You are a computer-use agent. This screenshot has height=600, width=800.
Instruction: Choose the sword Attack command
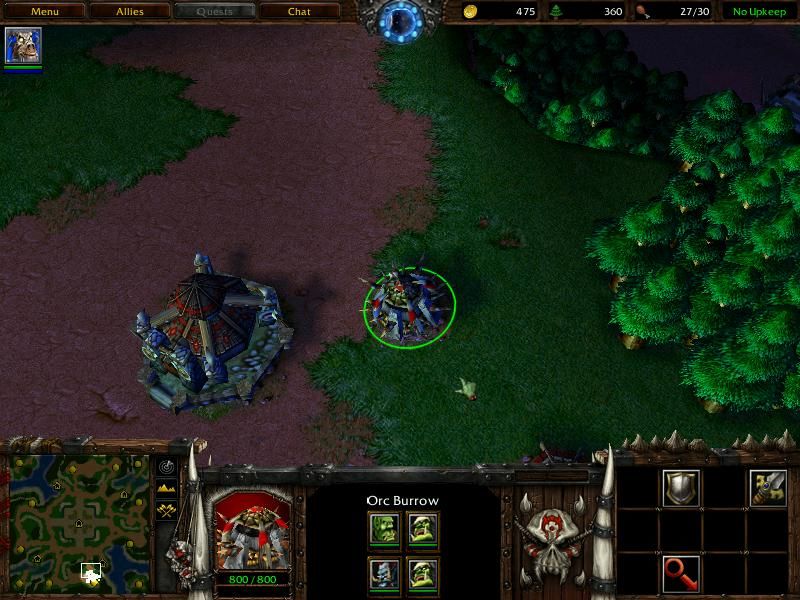click(x=768, y=488)
